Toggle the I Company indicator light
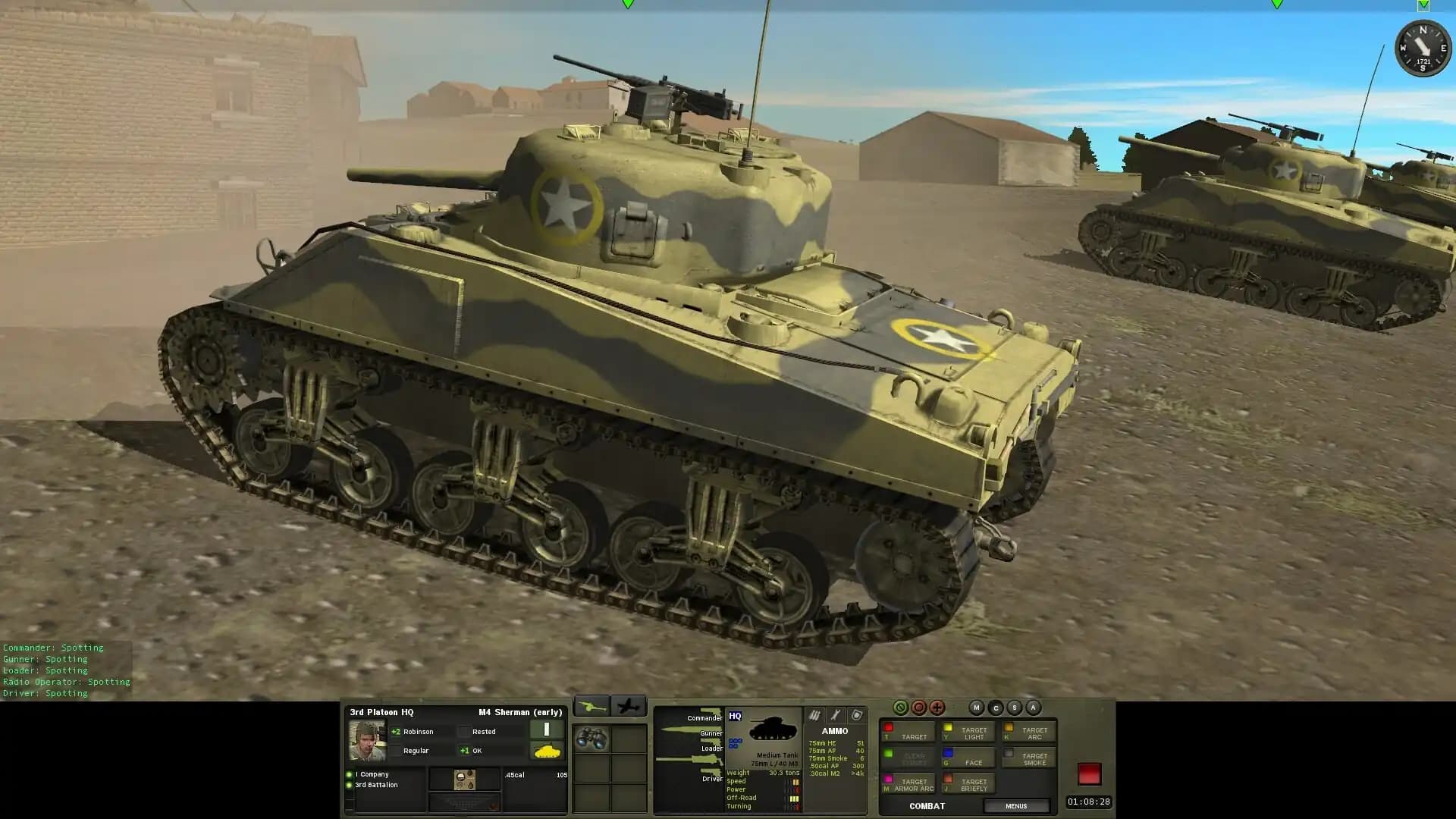Screen dimensions: 1456x819 click(x=350, y=774)
